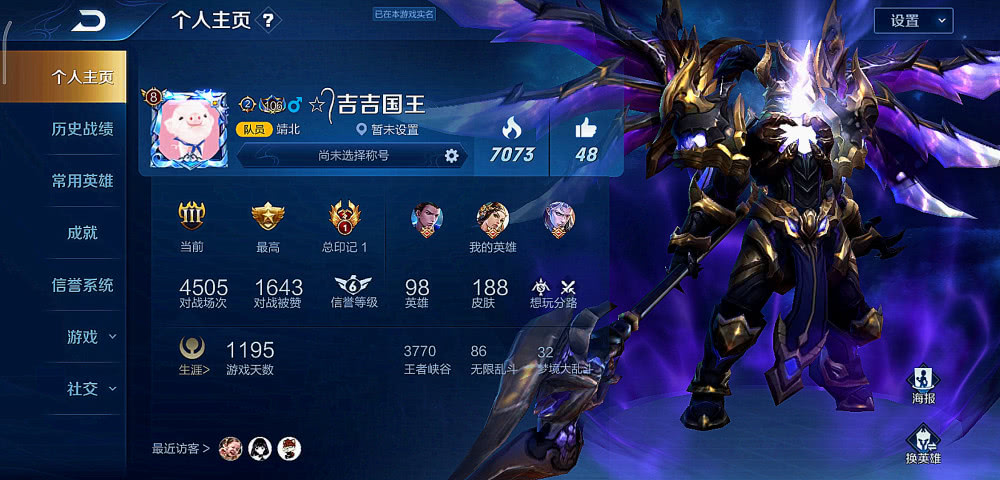The width and height of the screenshot is (1000, 480).
Task: Open the 个人主页 help question mark
Action: (x=268, y=20)
